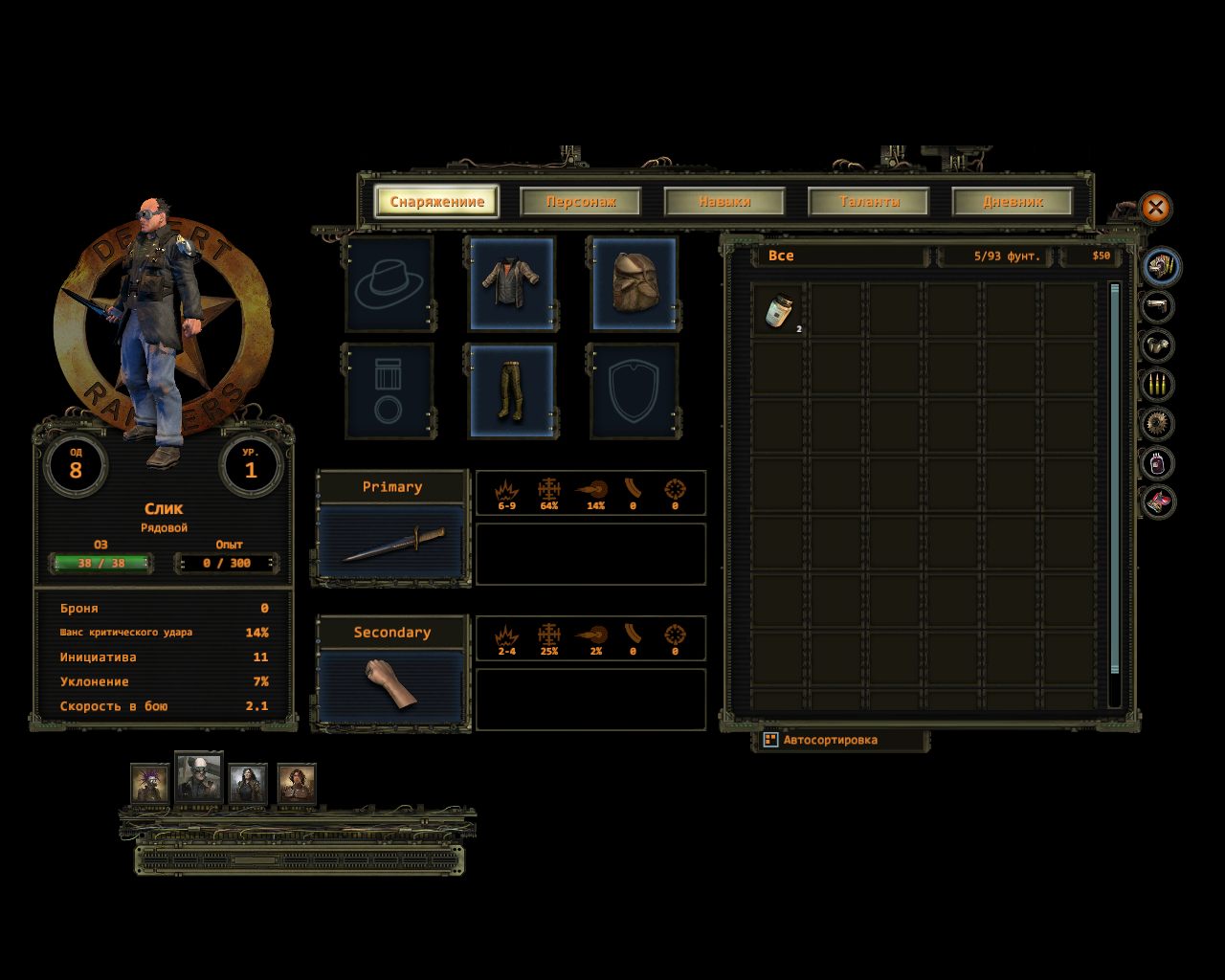Select the equipped jacket slot
Image resolution: width=1225 pixels, height=980 pixels.
coord(510,283)
